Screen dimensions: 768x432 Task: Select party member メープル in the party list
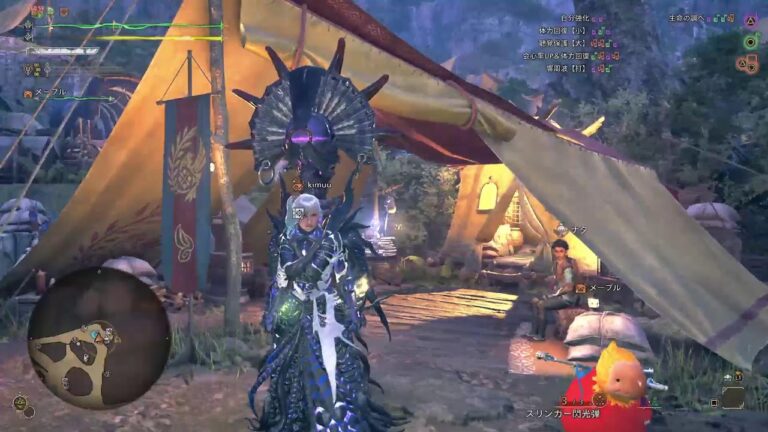click(50, 92)
